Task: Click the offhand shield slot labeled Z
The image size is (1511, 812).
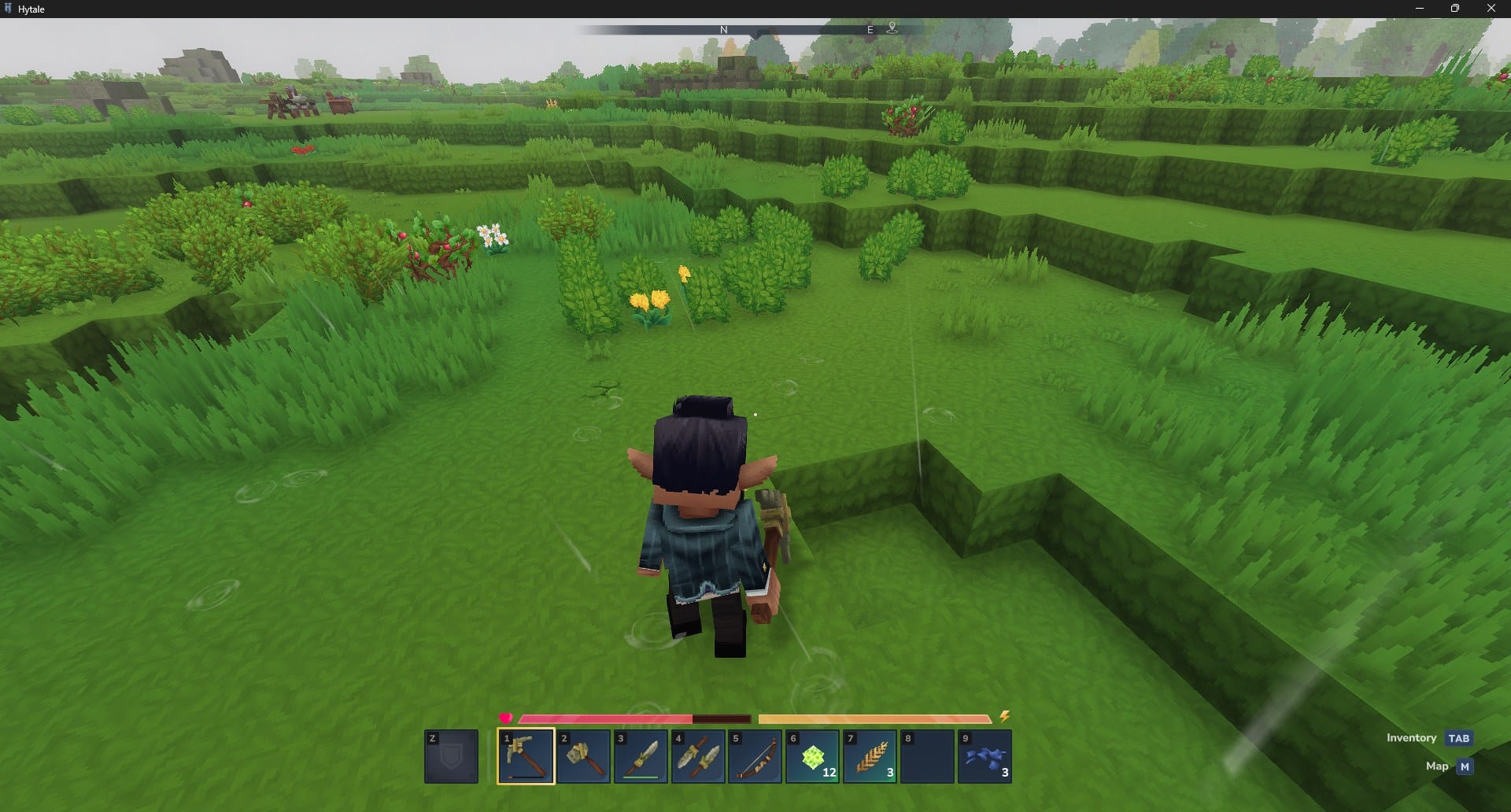Action: coord(451,756)
